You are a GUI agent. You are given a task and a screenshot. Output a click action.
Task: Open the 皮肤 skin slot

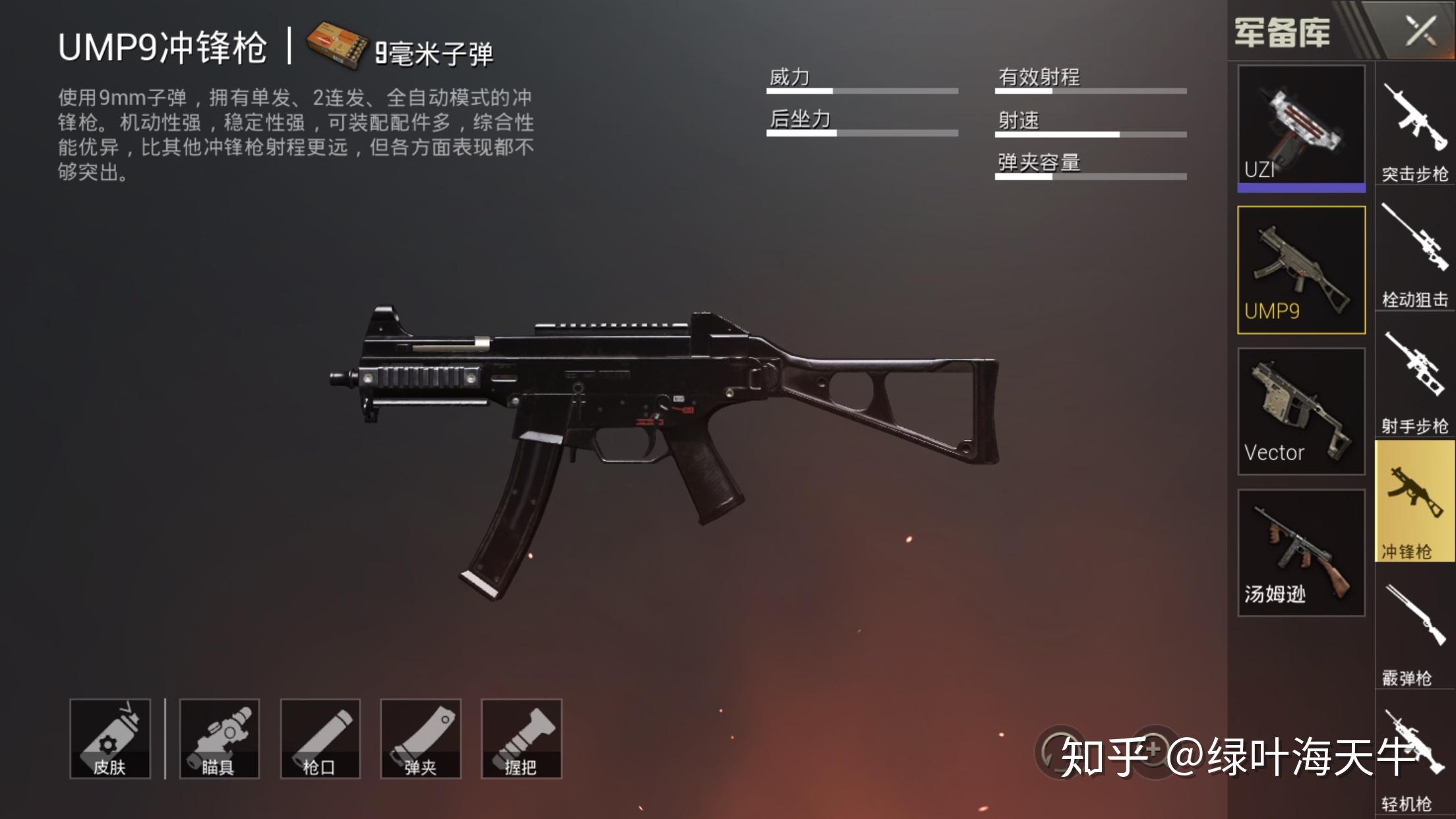tap(110, 739)
